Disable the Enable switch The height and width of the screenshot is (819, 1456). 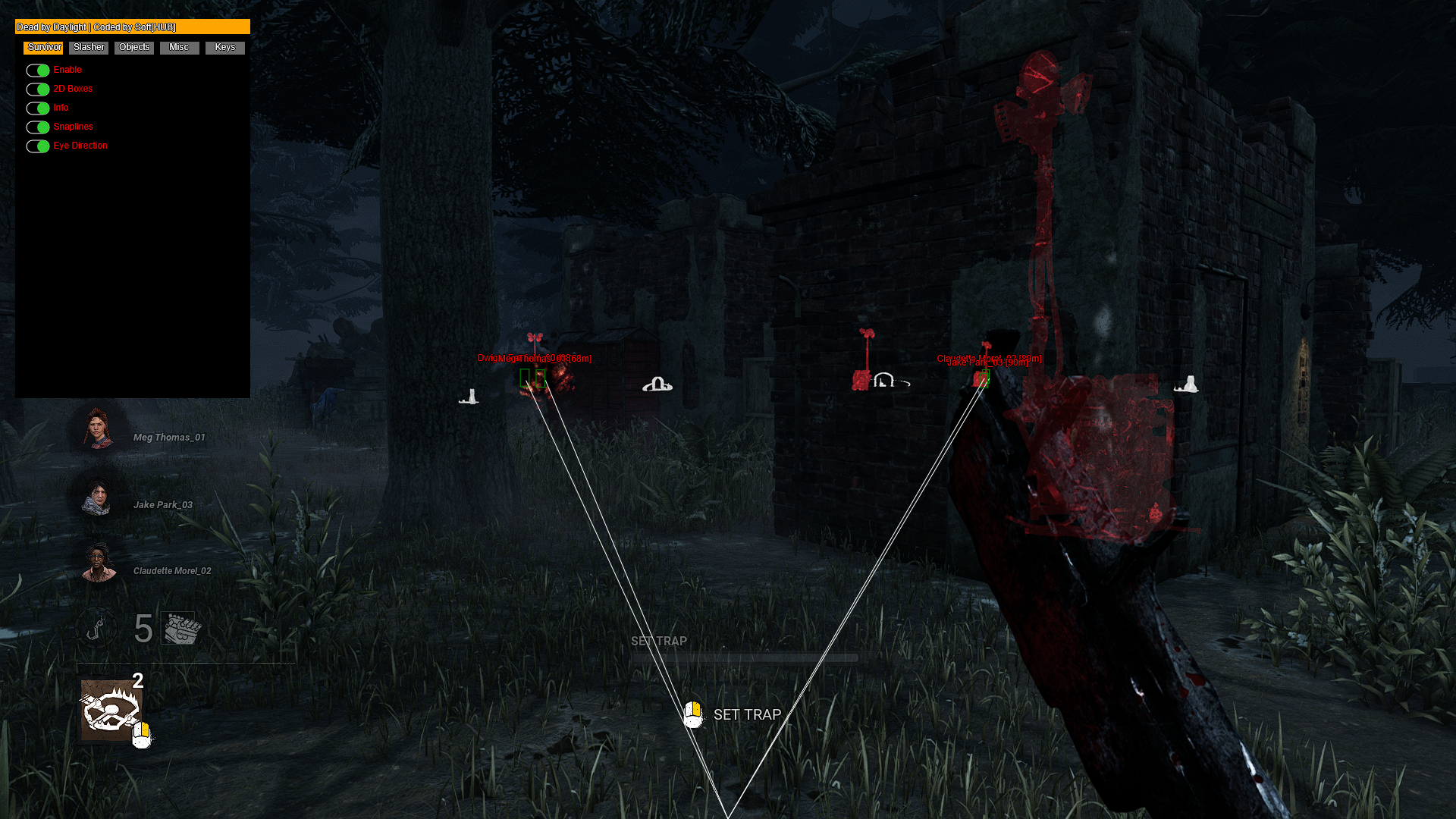(38, 70)
